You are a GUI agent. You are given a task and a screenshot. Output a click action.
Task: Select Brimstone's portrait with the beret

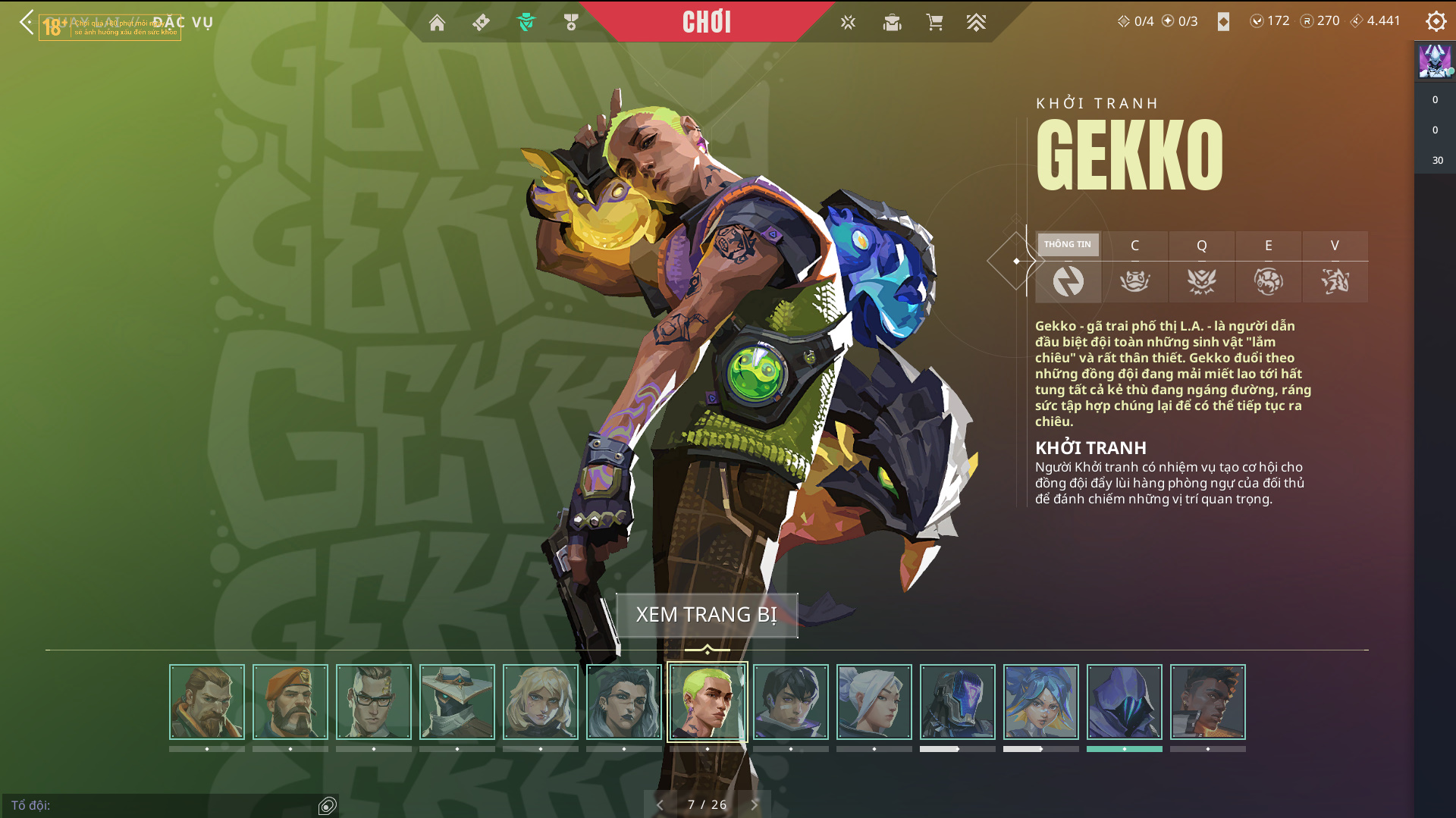pos(290,701)
